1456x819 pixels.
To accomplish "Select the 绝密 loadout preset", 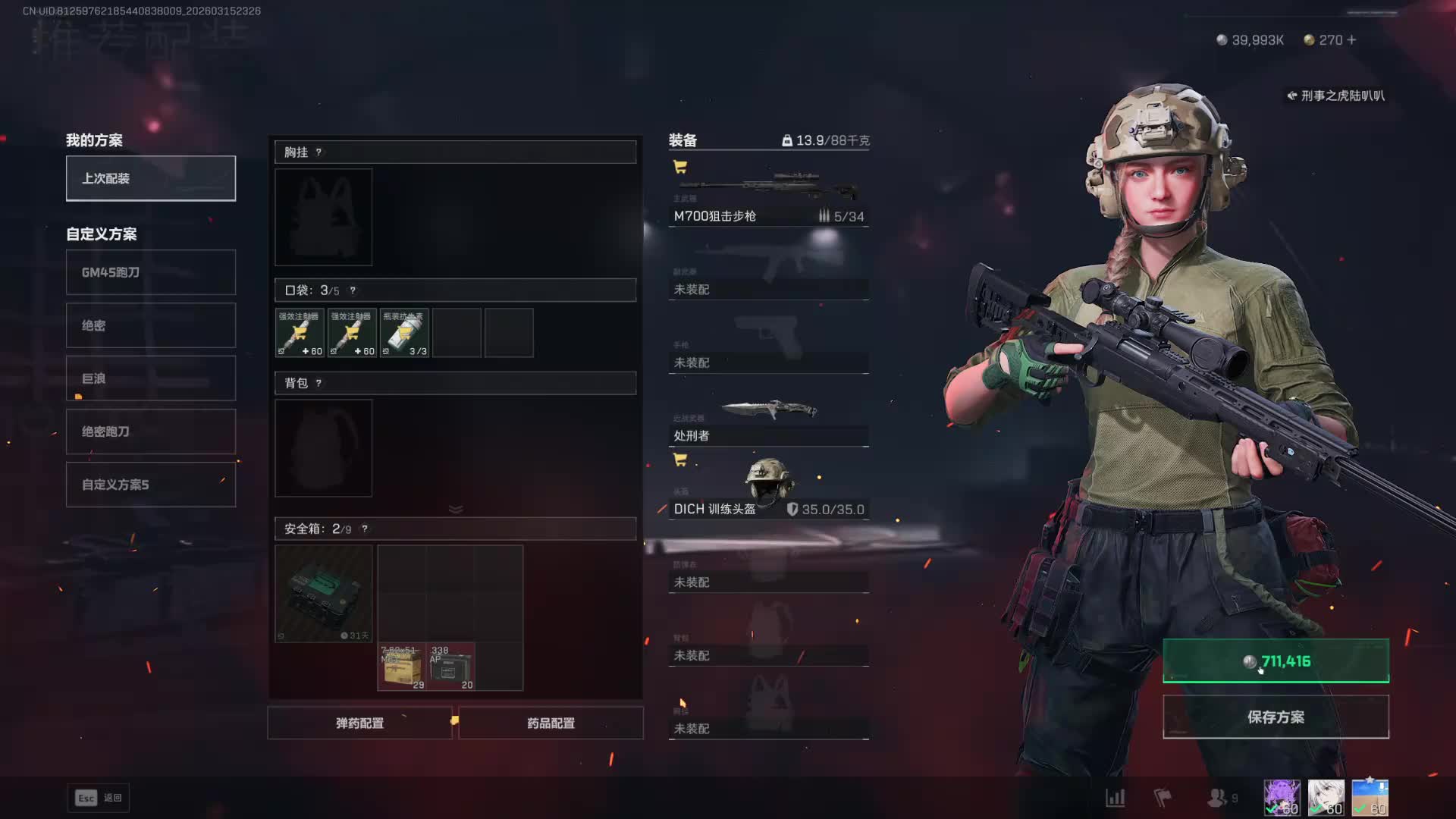I will (151, 325).
